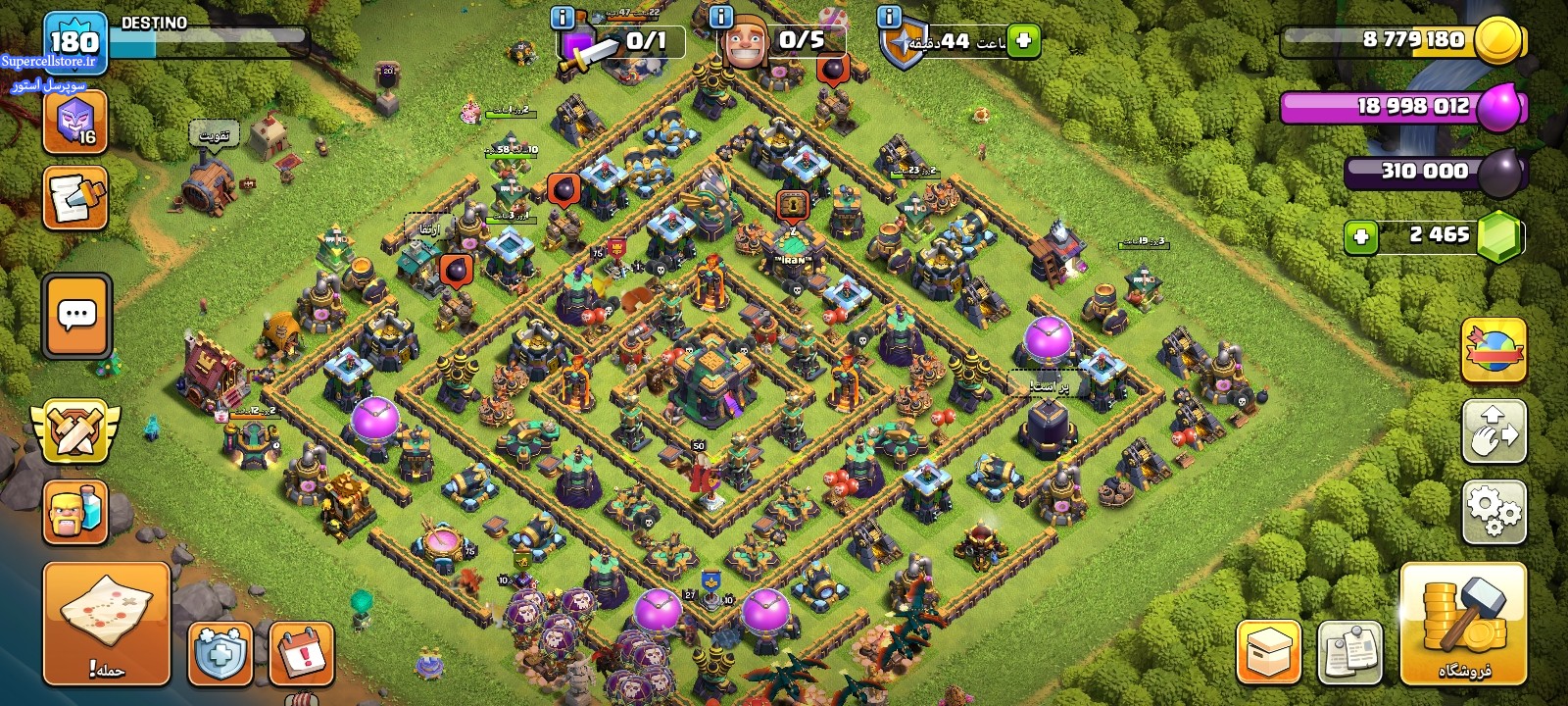The image size is (1568, 706).
Task: Open the treasury box button
Action: tap(1269, 651)
